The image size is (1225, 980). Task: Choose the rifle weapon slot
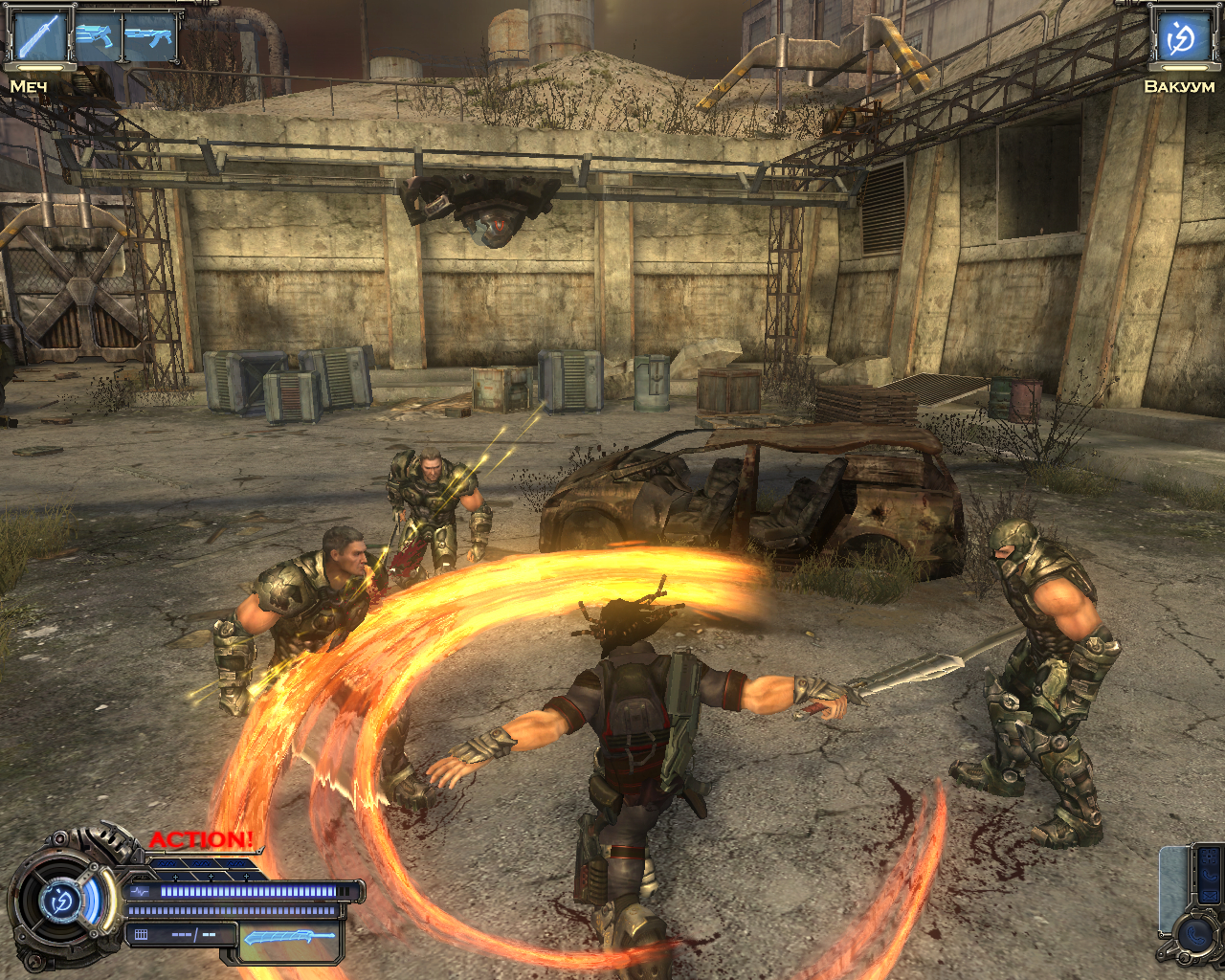pos(148,38)
